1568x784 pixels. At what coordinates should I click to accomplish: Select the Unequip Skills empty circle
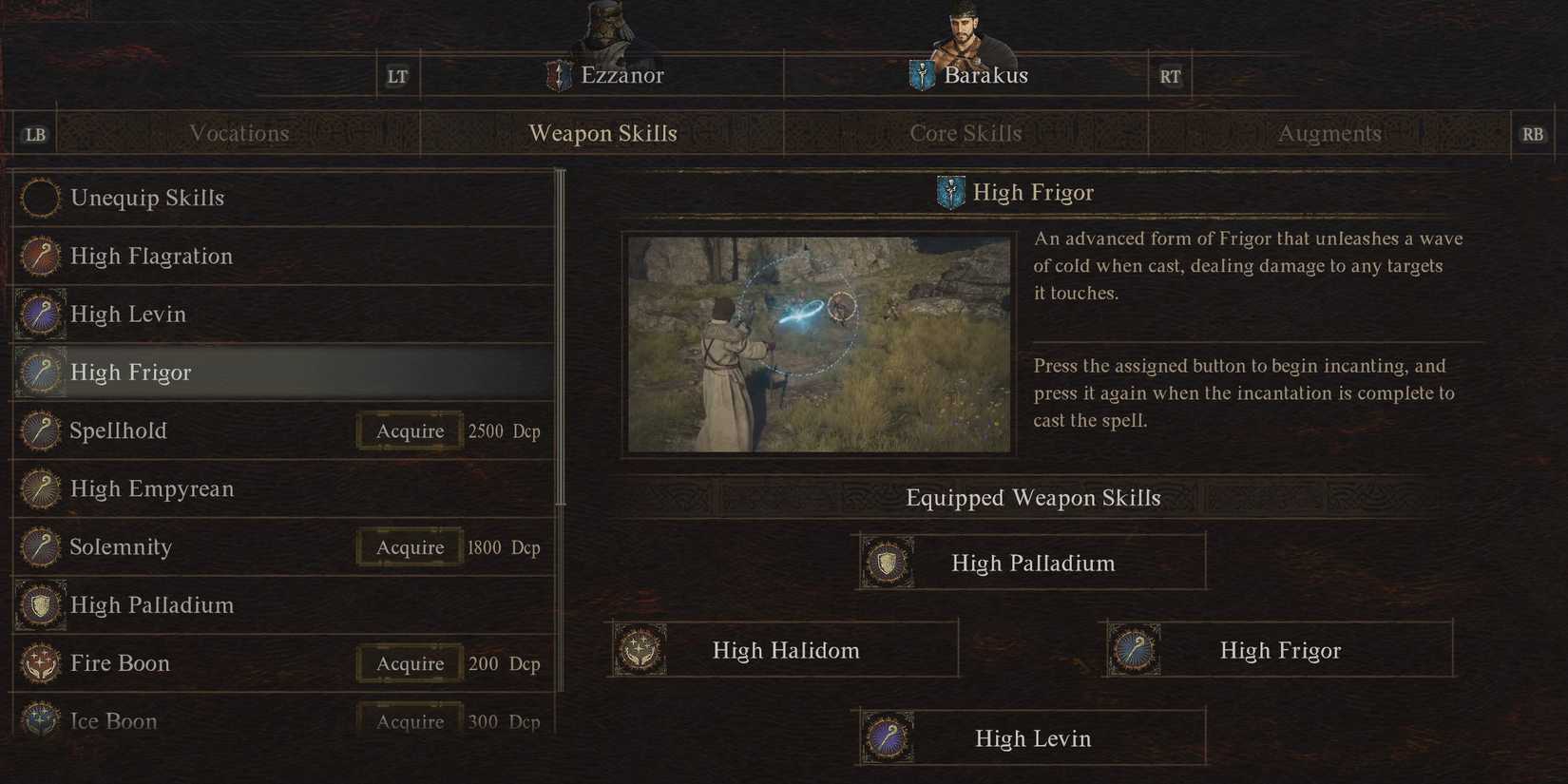click(40, 198)
